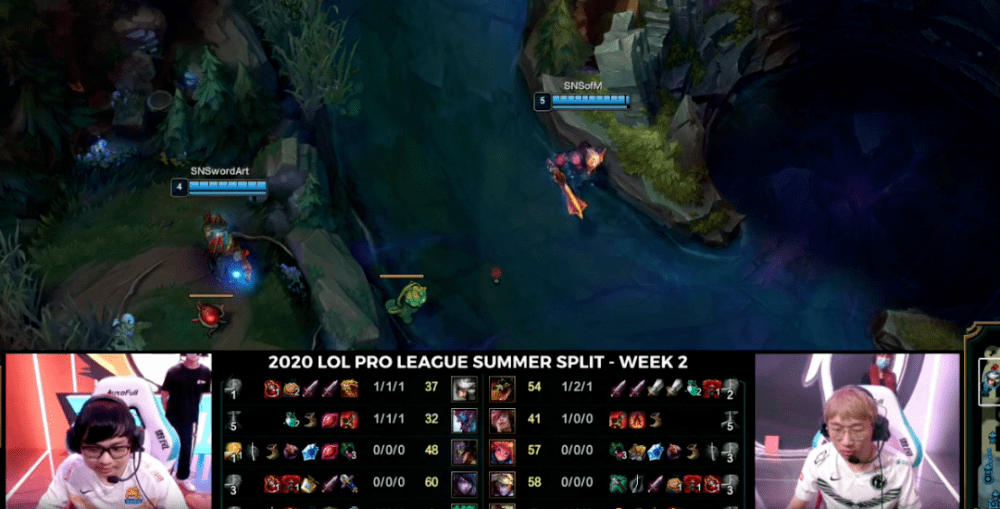Select the right-team champion portrait with 54 CS
This screenshot has height=509, width=1000.
coord(502,388)
